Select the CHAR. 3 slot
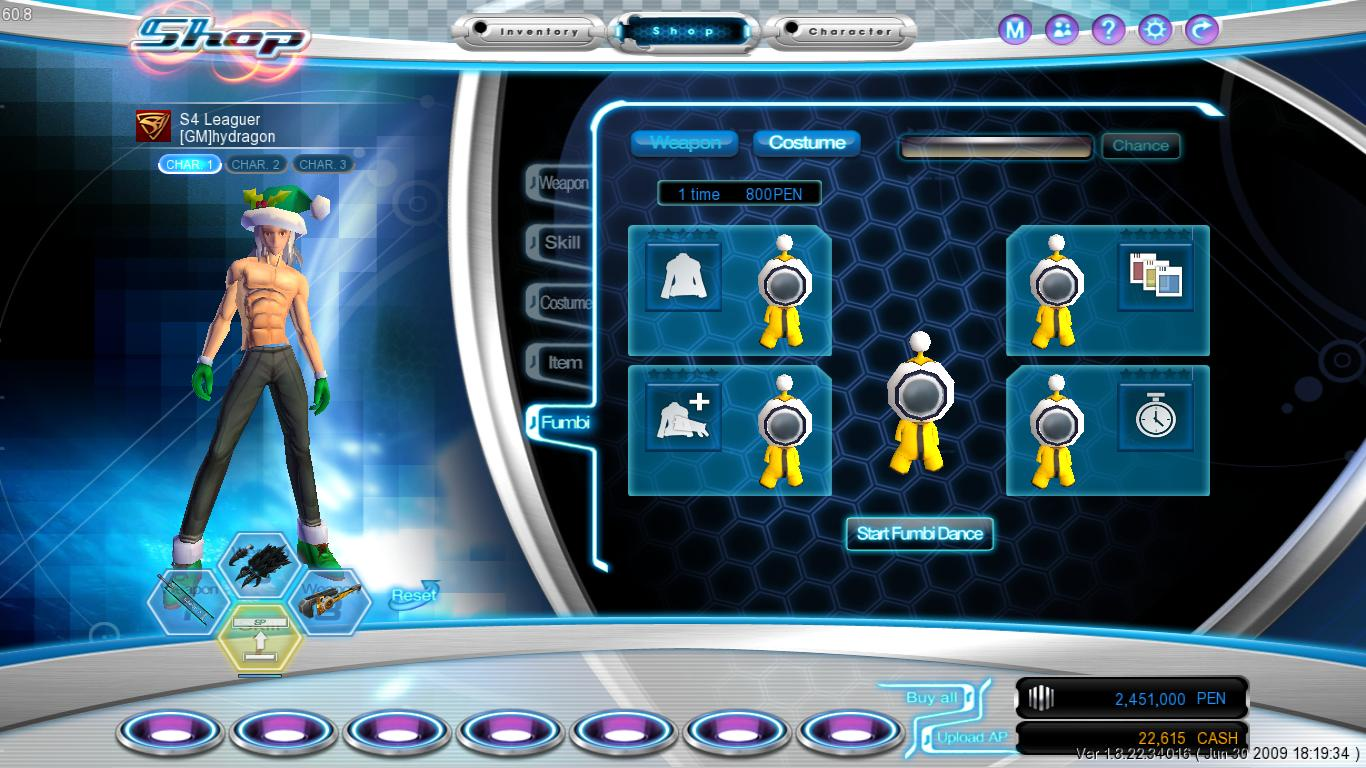 click(x=323, y=164)
